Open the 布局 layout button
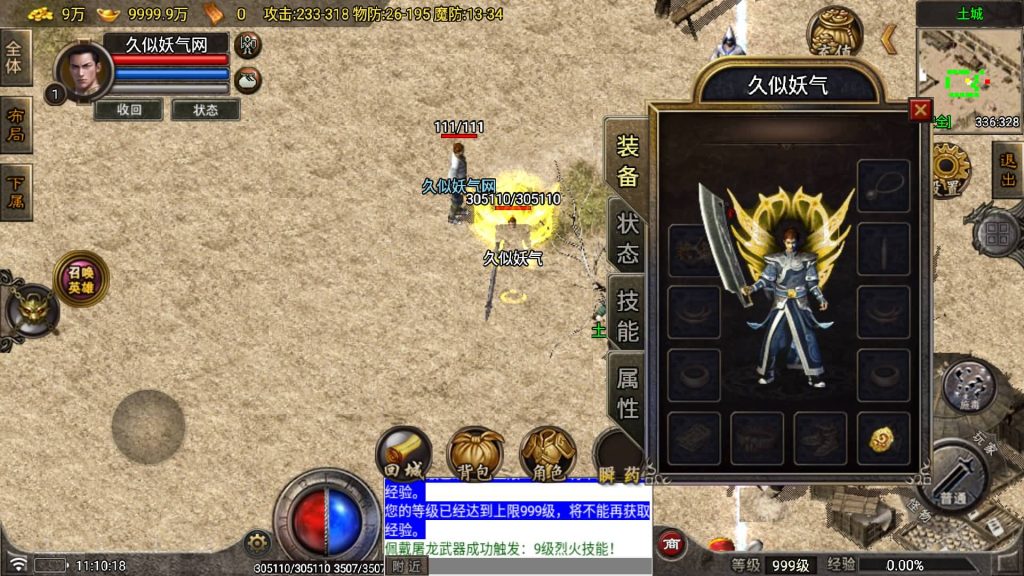The height and width of the screenshot is (576, 1024). tap(16, 124)
